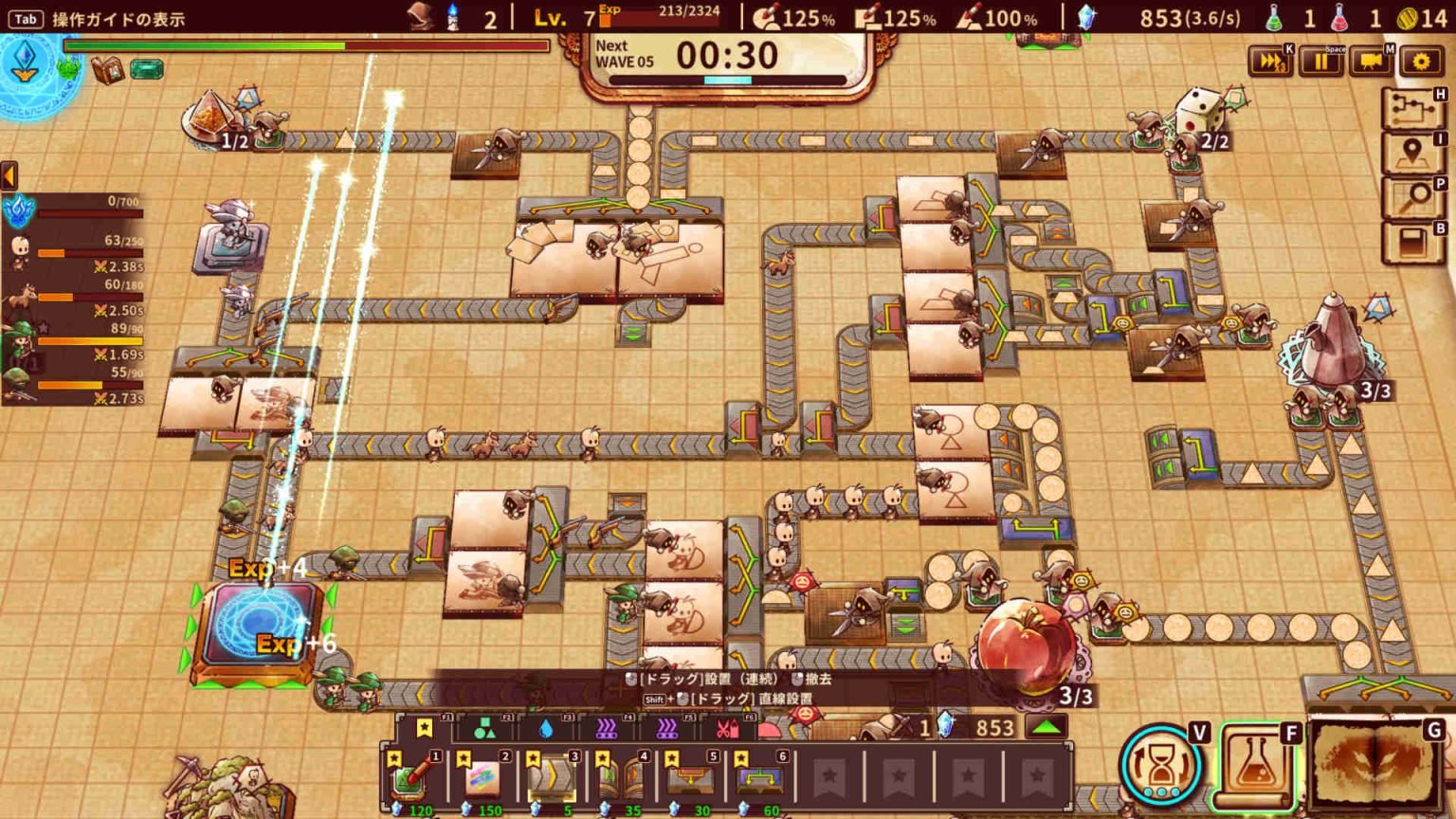
Task: Click the green up-arrow expand button
Action: click(x=1046, y=727)
